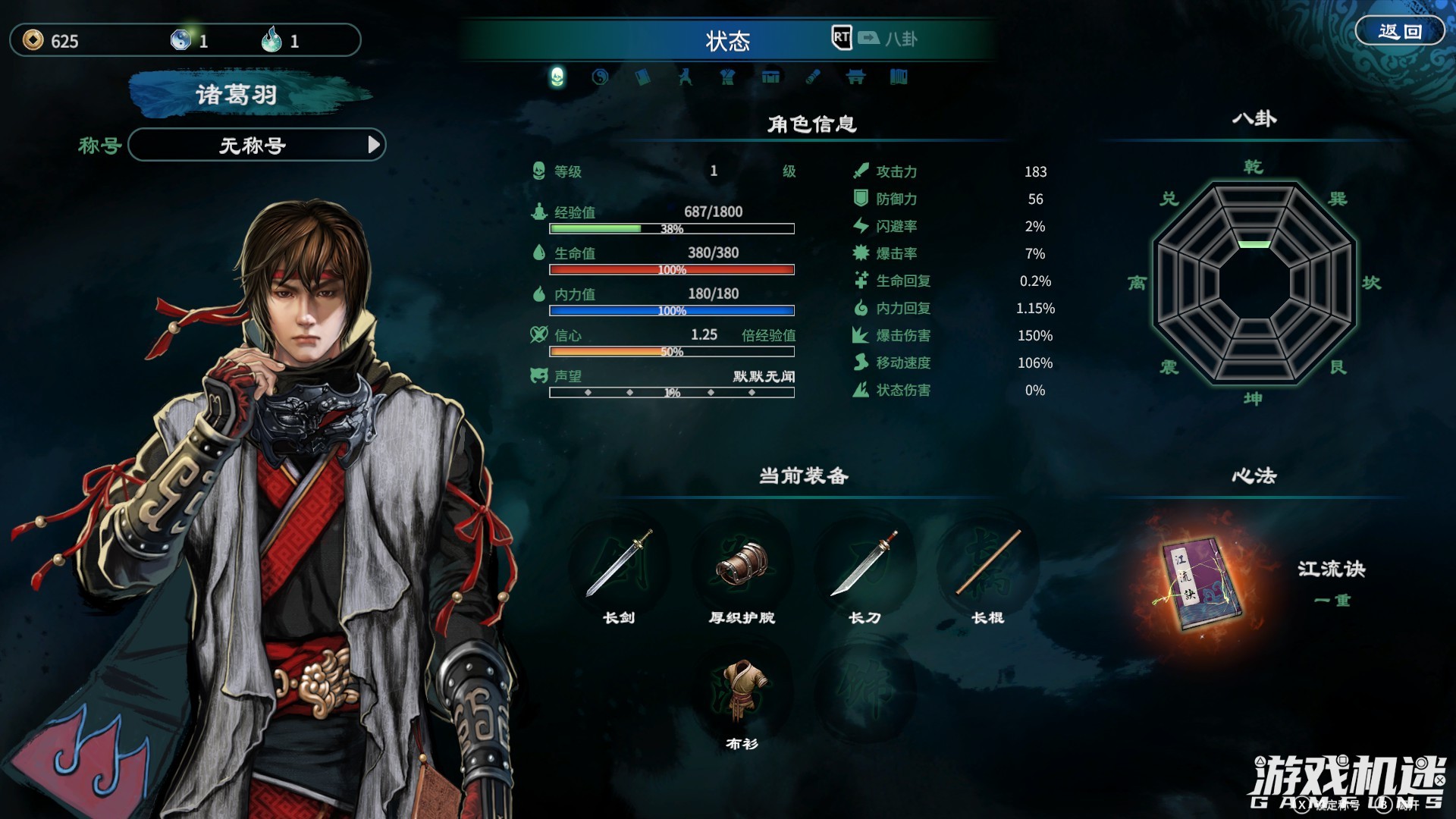The image size is (1456, 819).
Task: Open the book icon tab
Action: 642,77
